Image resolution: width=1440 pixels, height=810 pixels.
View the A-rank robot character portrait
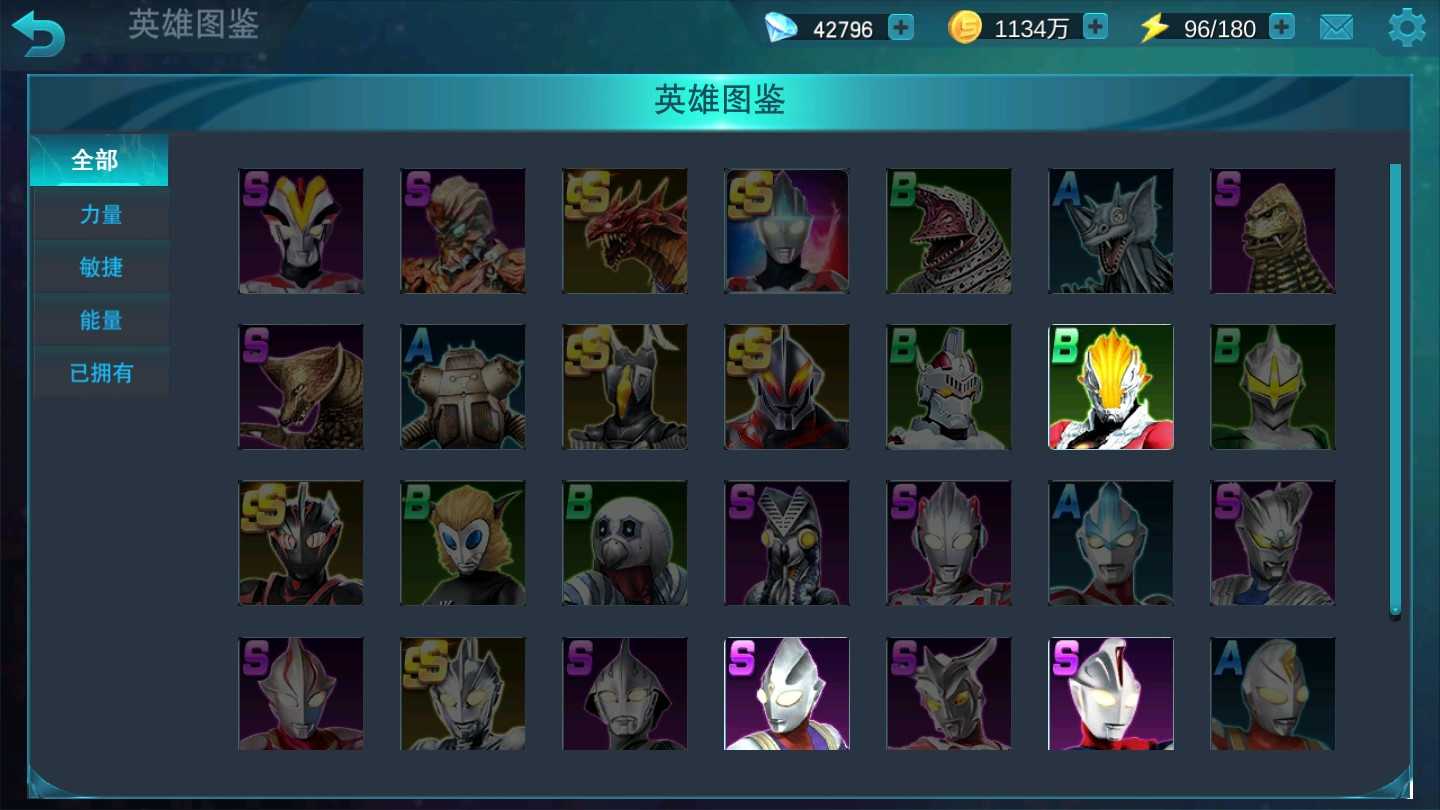(463, 386)
